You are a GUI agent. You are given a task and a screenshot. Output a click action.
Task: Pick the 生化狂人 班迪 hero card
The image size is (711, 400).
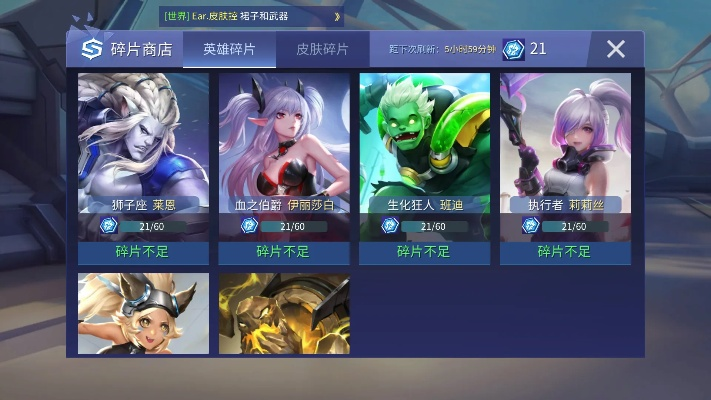(425, 150)
